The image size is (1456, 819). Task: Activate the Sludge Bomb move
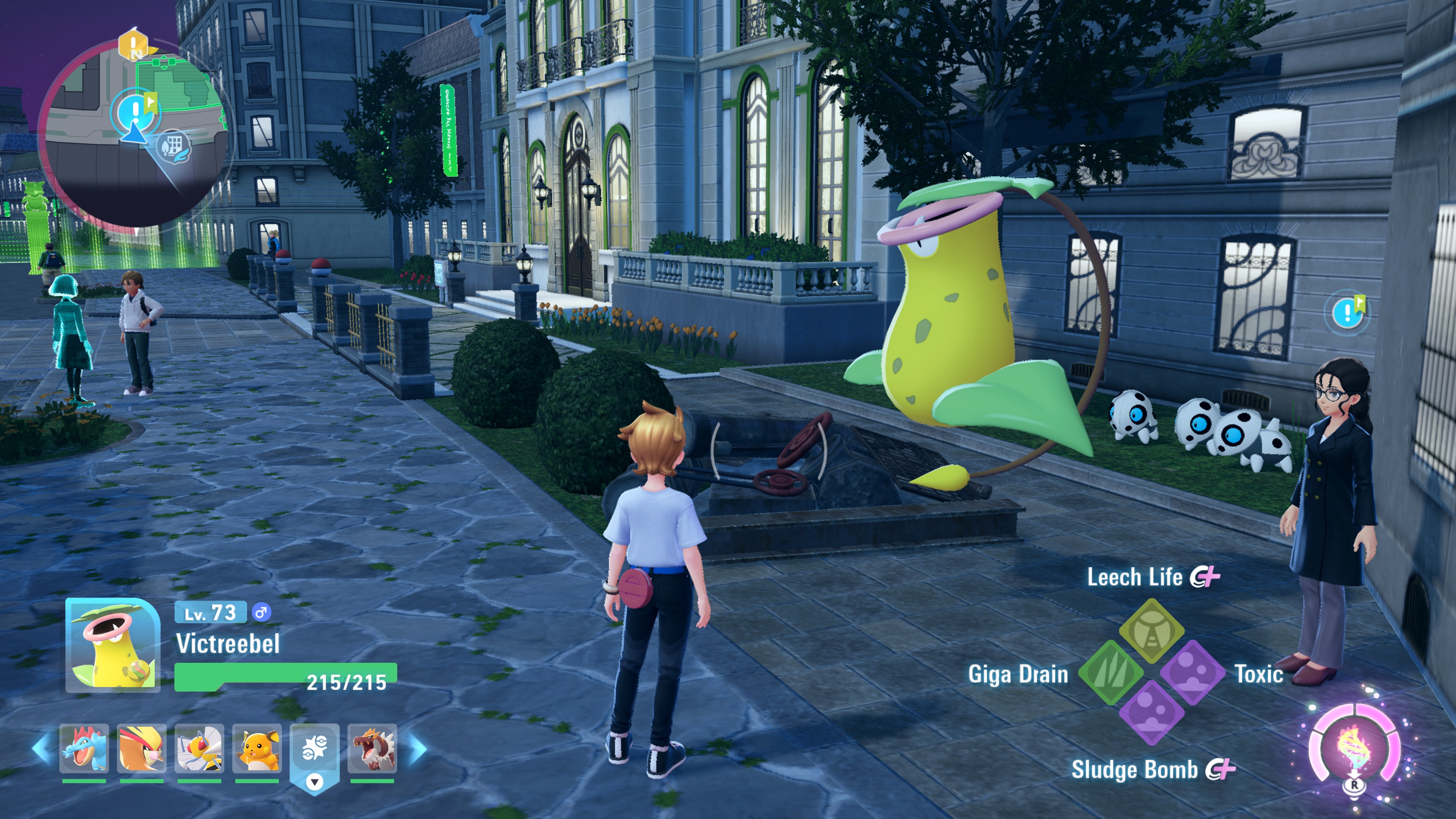[x=1152, y=713]
